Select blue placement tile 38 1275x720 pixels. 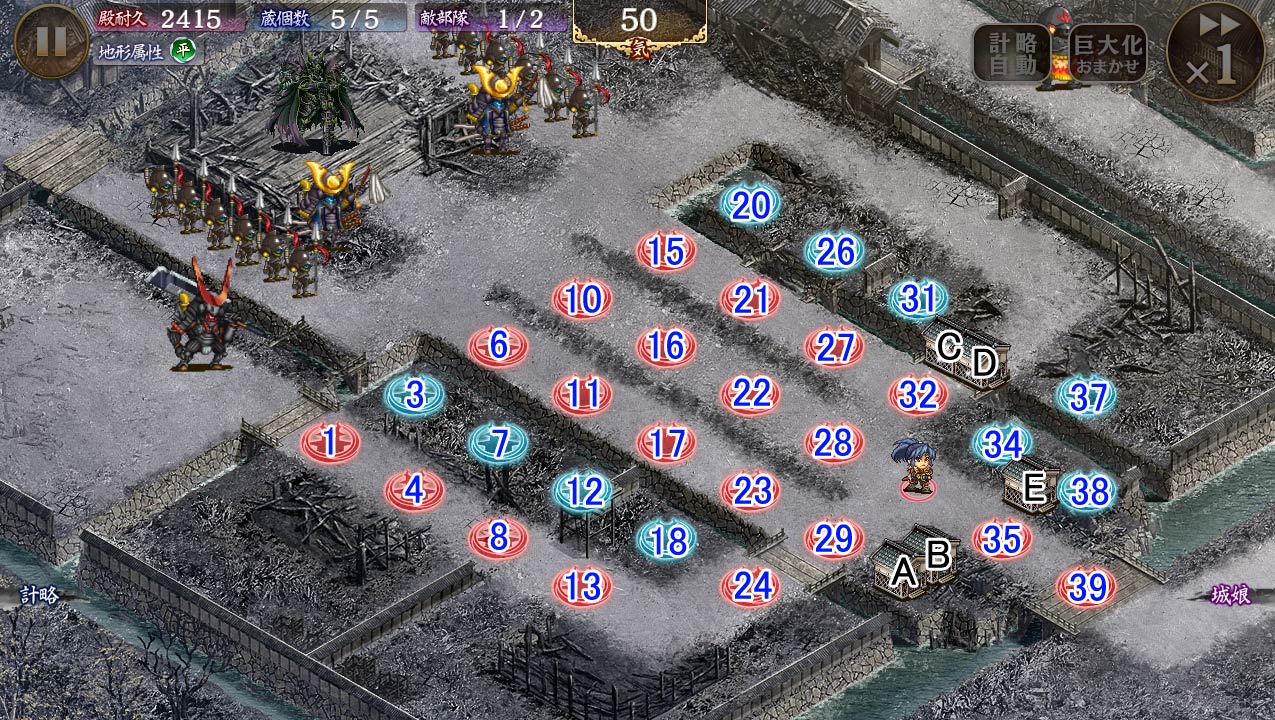tap(1088, 491)
